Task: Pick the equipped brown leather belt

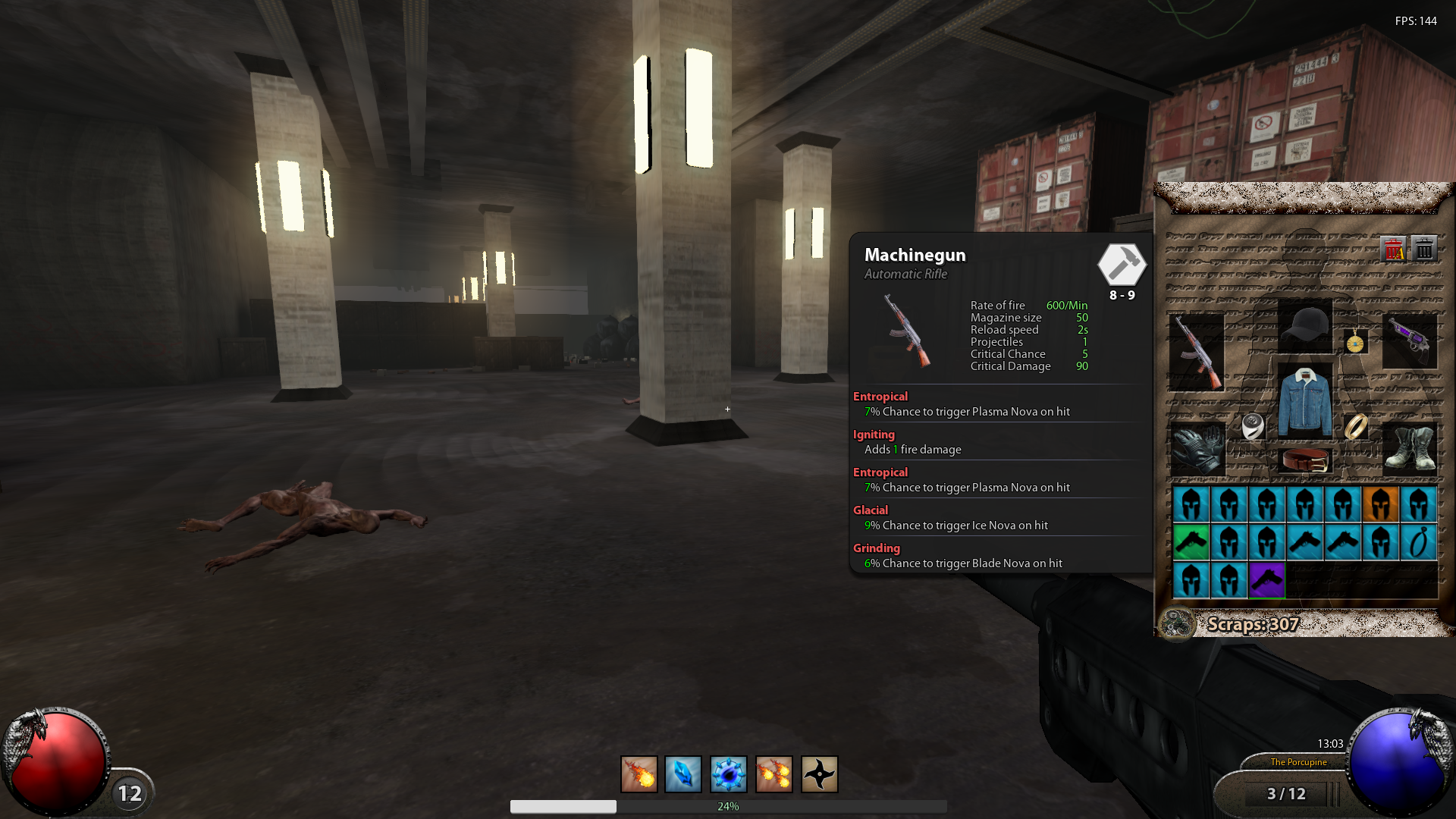Action: [x=1304, y=460]
